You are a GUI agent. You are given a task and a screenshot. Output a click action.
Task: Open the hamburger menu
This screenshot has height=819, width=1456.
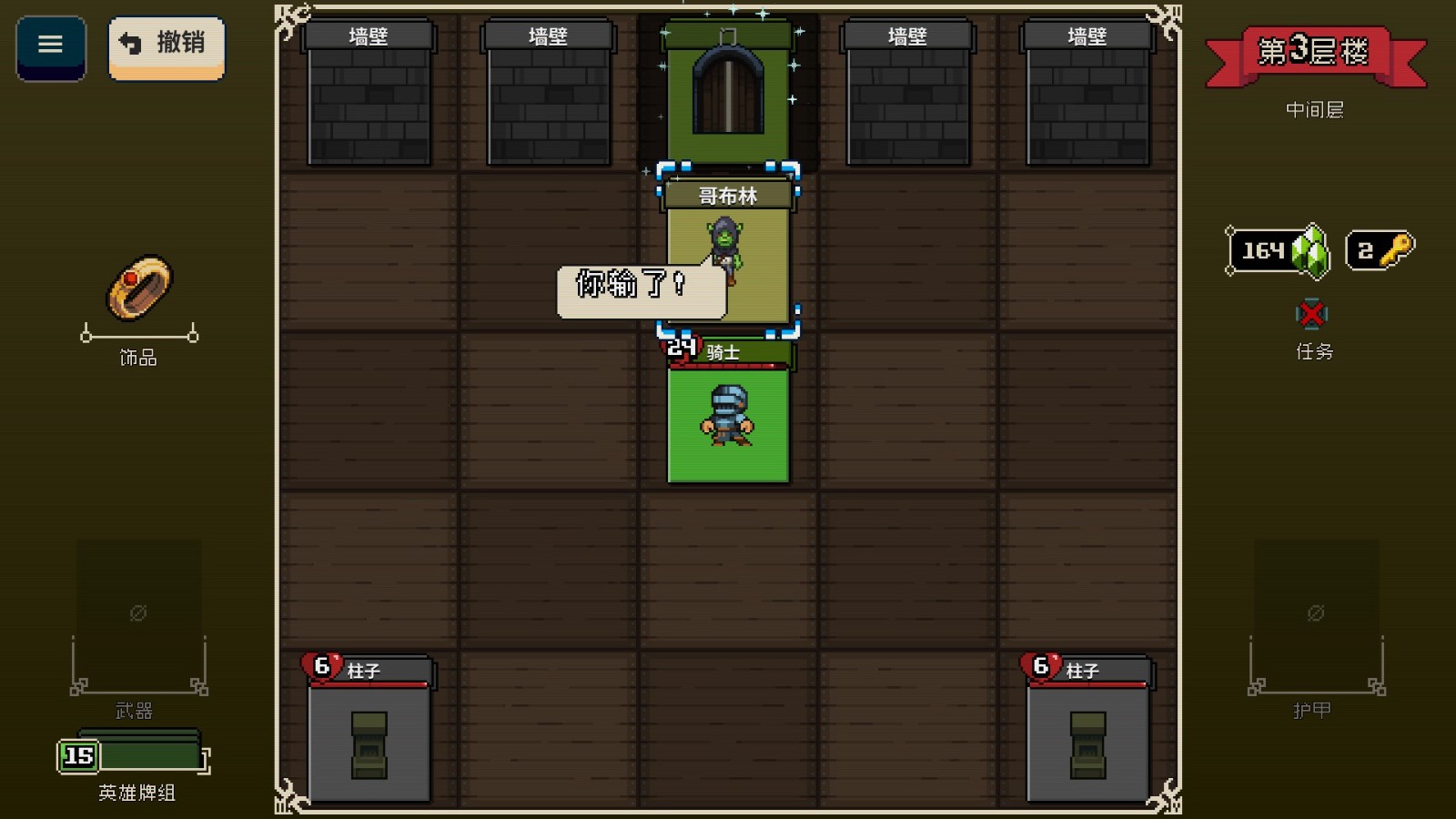(50, 45)
